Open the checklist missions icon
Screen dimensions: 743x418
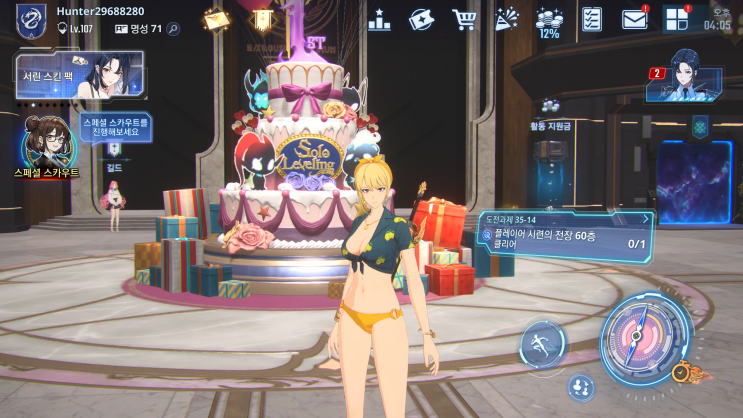pos(592,19)
